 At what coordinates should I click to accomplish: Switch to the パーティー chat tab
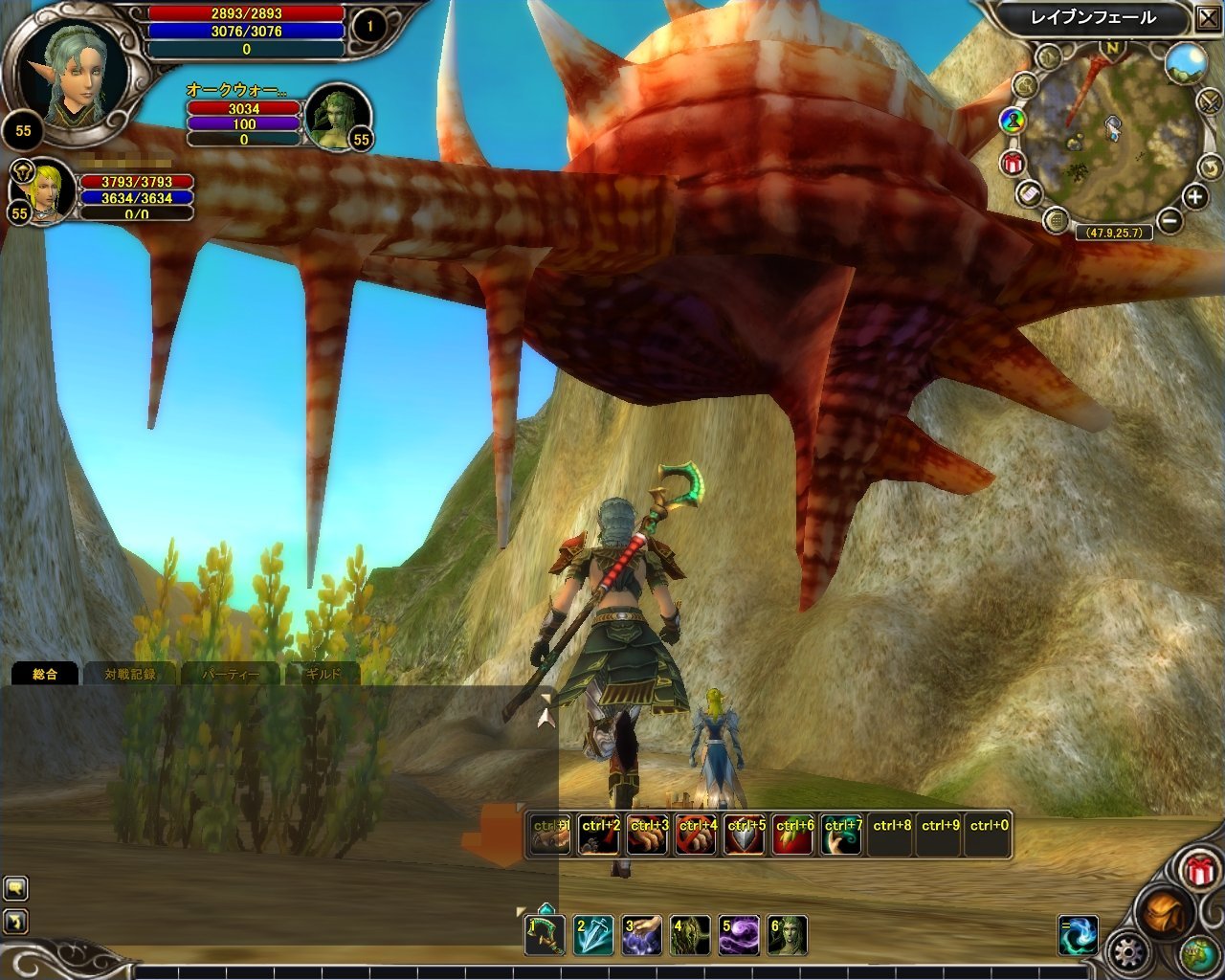(x=230, y=674)
